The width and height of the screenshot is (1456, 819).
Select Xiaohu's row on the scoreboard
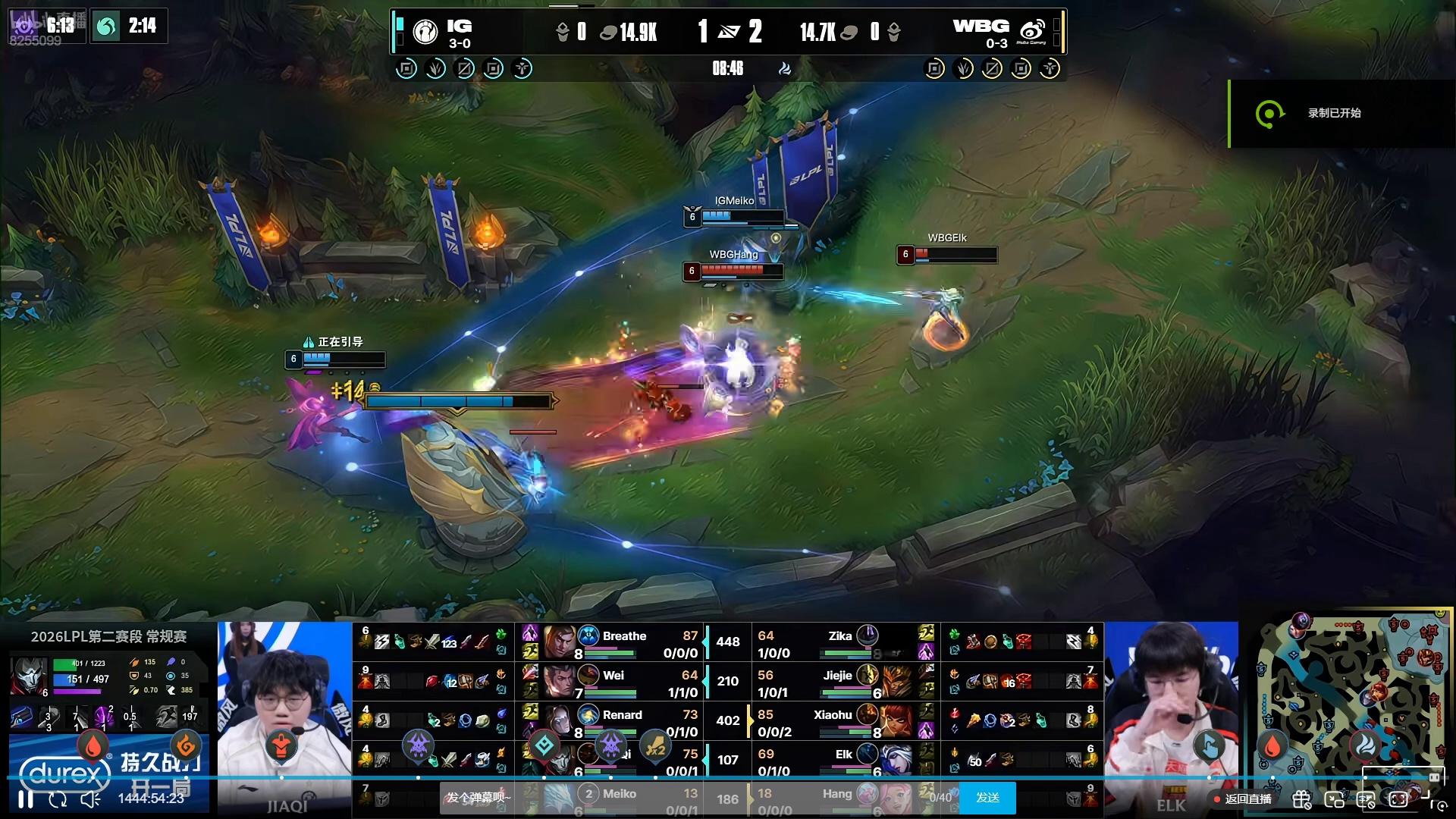(834, 722)
